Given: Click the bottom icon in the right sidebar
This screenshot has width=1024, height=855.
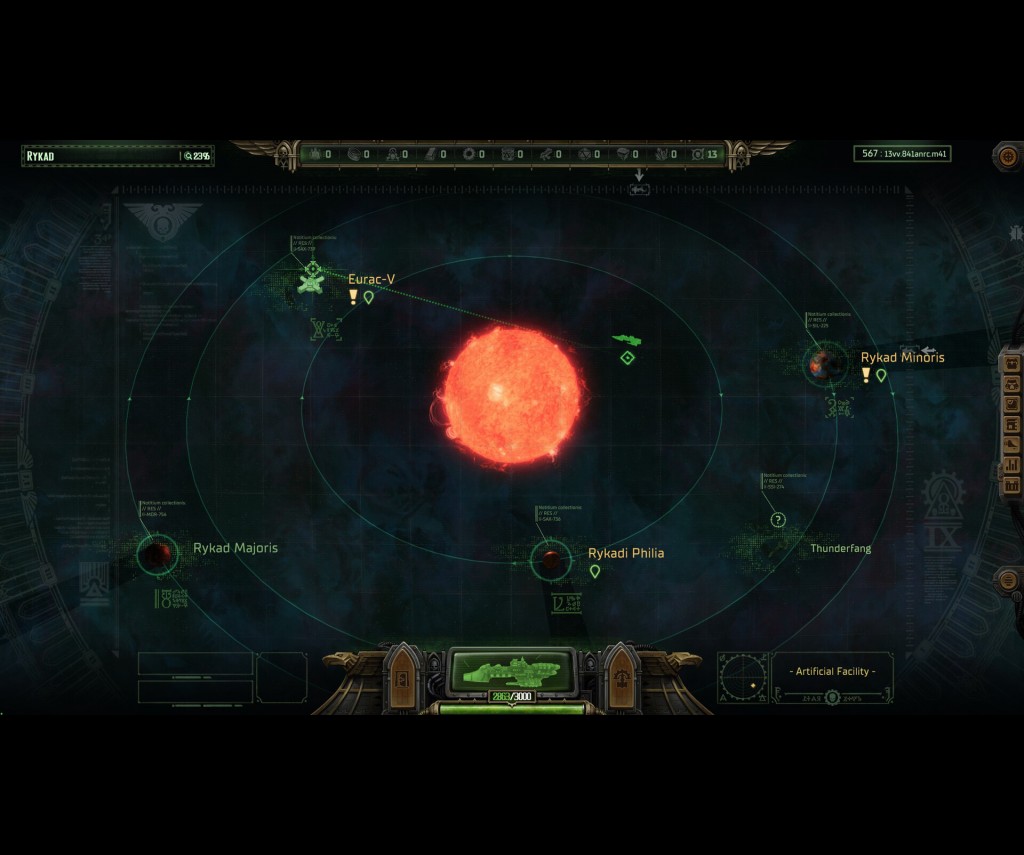Looking at the screenshot, I should [x=1011, y=485].
